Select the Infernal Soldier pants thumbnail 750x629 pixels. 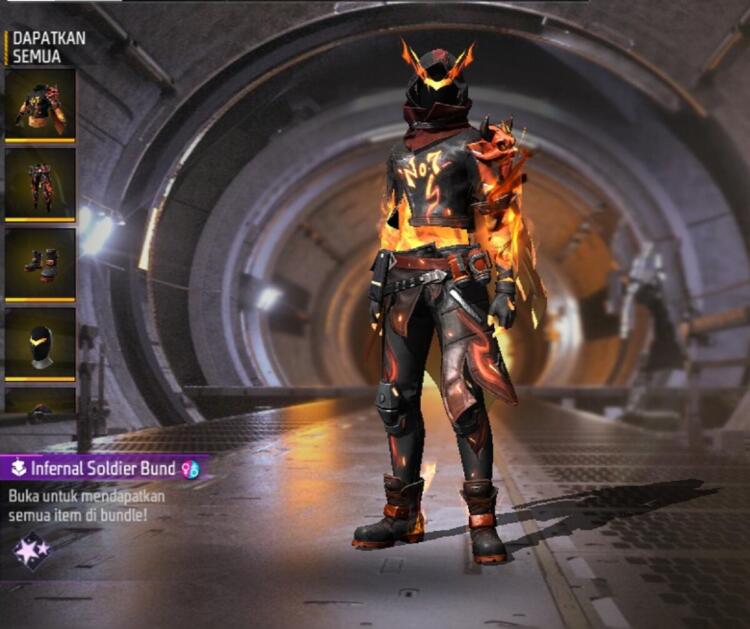tap(40, 183)
